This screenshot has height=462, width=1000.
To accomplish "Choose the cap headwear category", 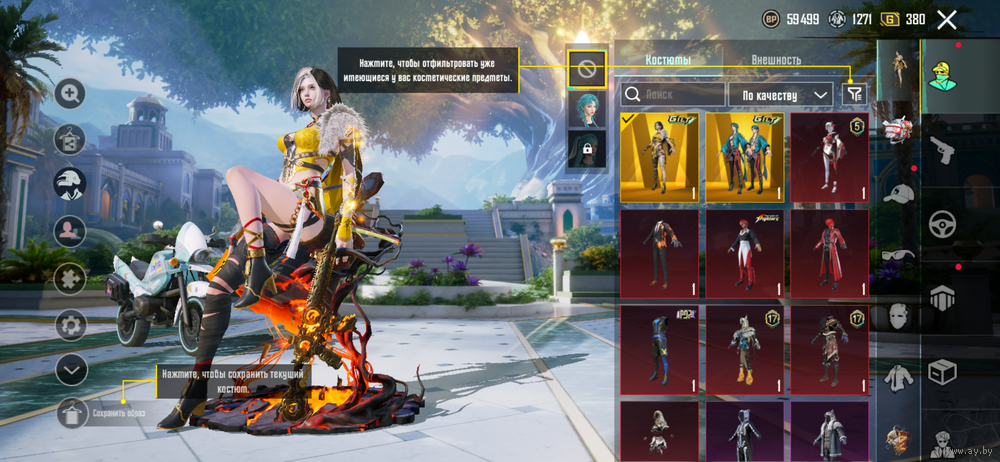I will (899, 194).
